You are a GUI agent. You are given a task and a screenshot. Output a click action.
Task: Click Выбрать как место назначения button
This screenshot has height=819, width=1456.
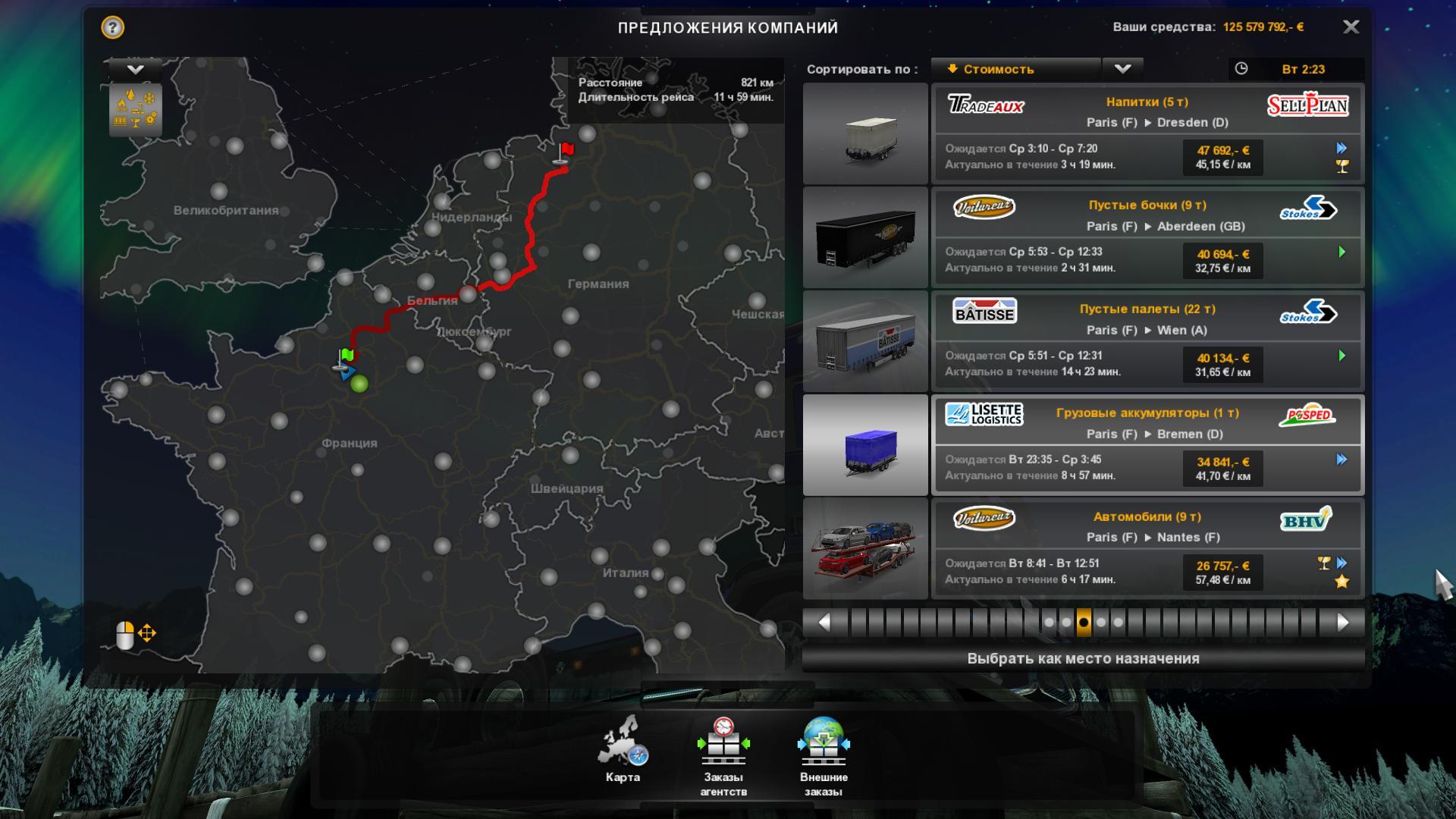tap(1083, 658)
